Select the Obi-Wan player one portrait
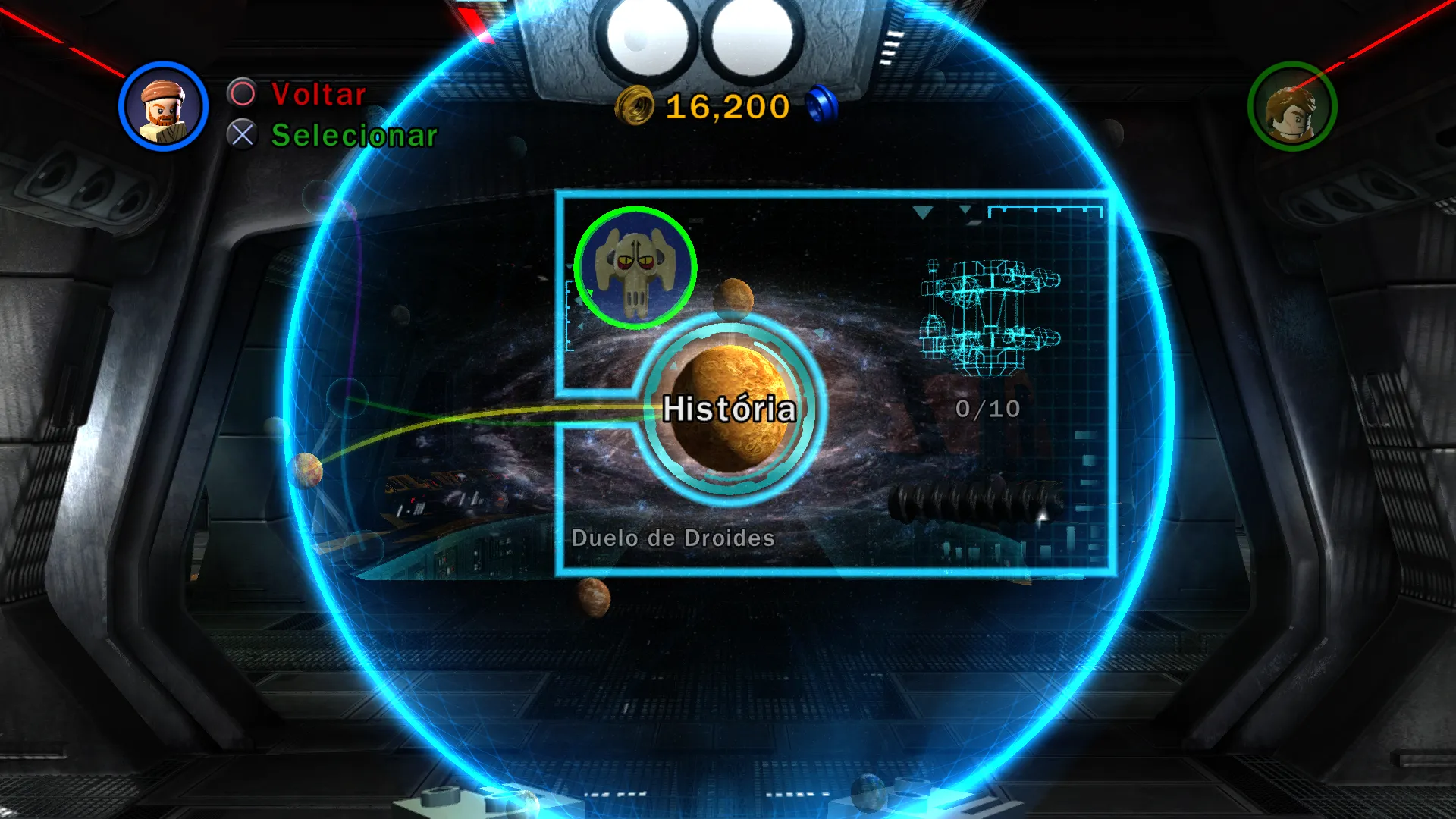 click(163, 106)
